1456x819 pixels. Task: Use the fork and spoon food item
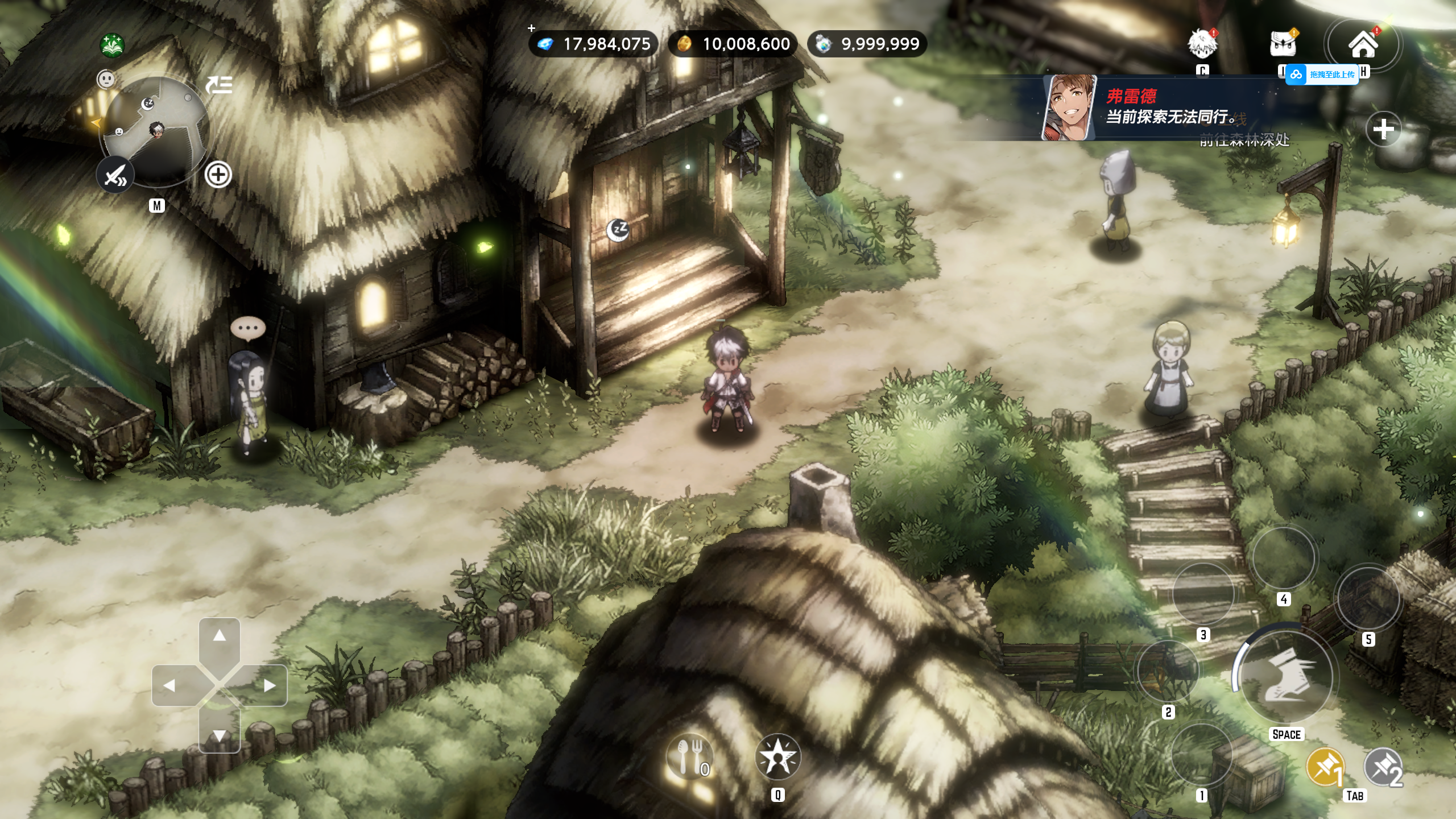689,758
